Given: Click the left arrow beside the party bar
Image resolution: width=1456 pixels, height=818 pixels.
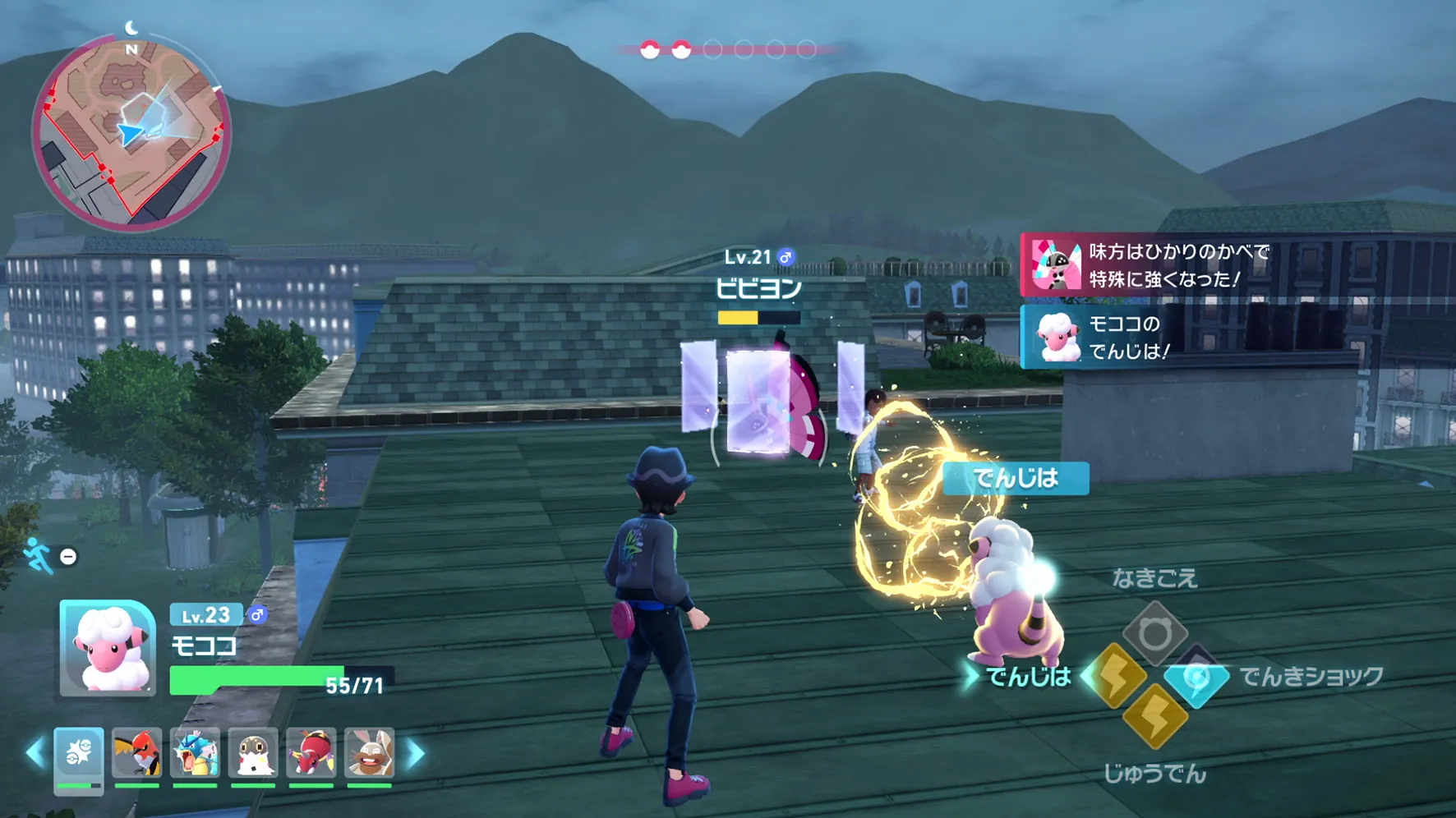Looking at the screenshot, I should 35,753.
